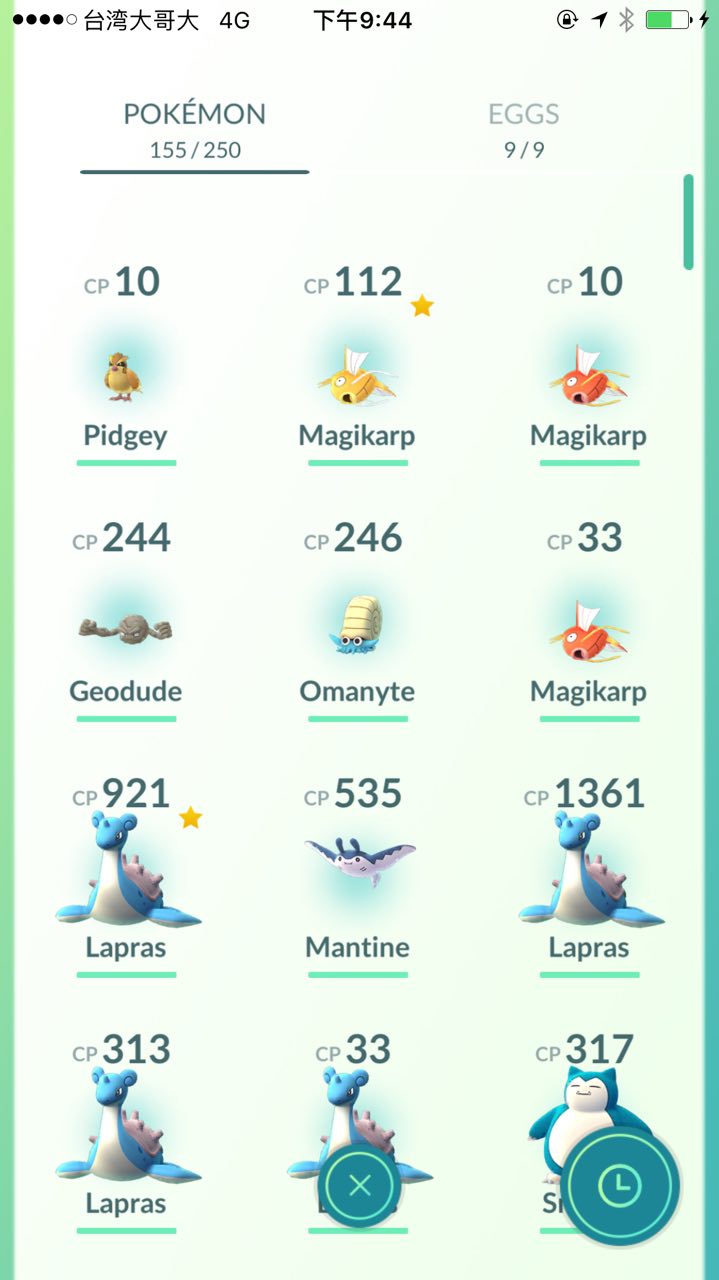719x1280 pixels.
Task: Open the clock sort-order button
Action: pyautogui.click(x=620, y=1186)
